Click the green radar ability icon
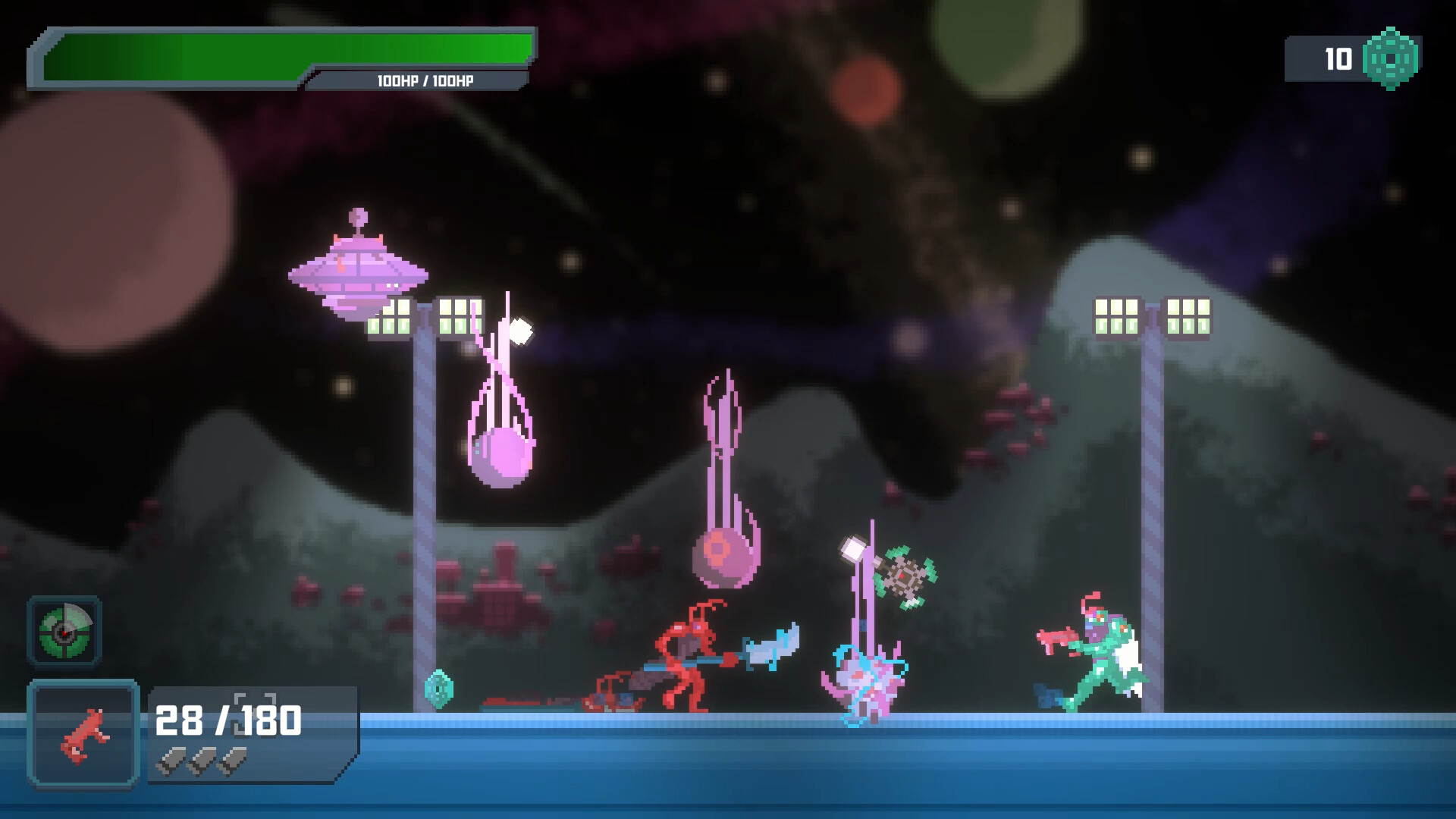The height and width of the screenshot is (819, 1456). pyautogui.click(x=64, y=630)
